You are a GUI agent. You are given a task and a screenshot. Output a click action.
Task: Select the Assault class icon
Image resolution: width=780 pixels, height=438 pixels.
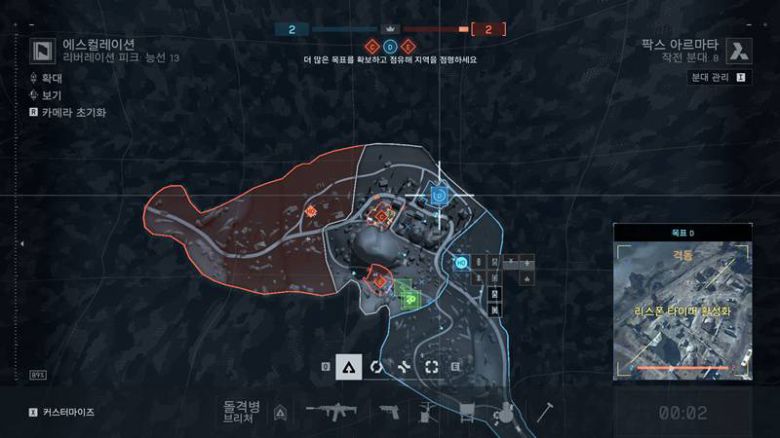coord(348,367)
